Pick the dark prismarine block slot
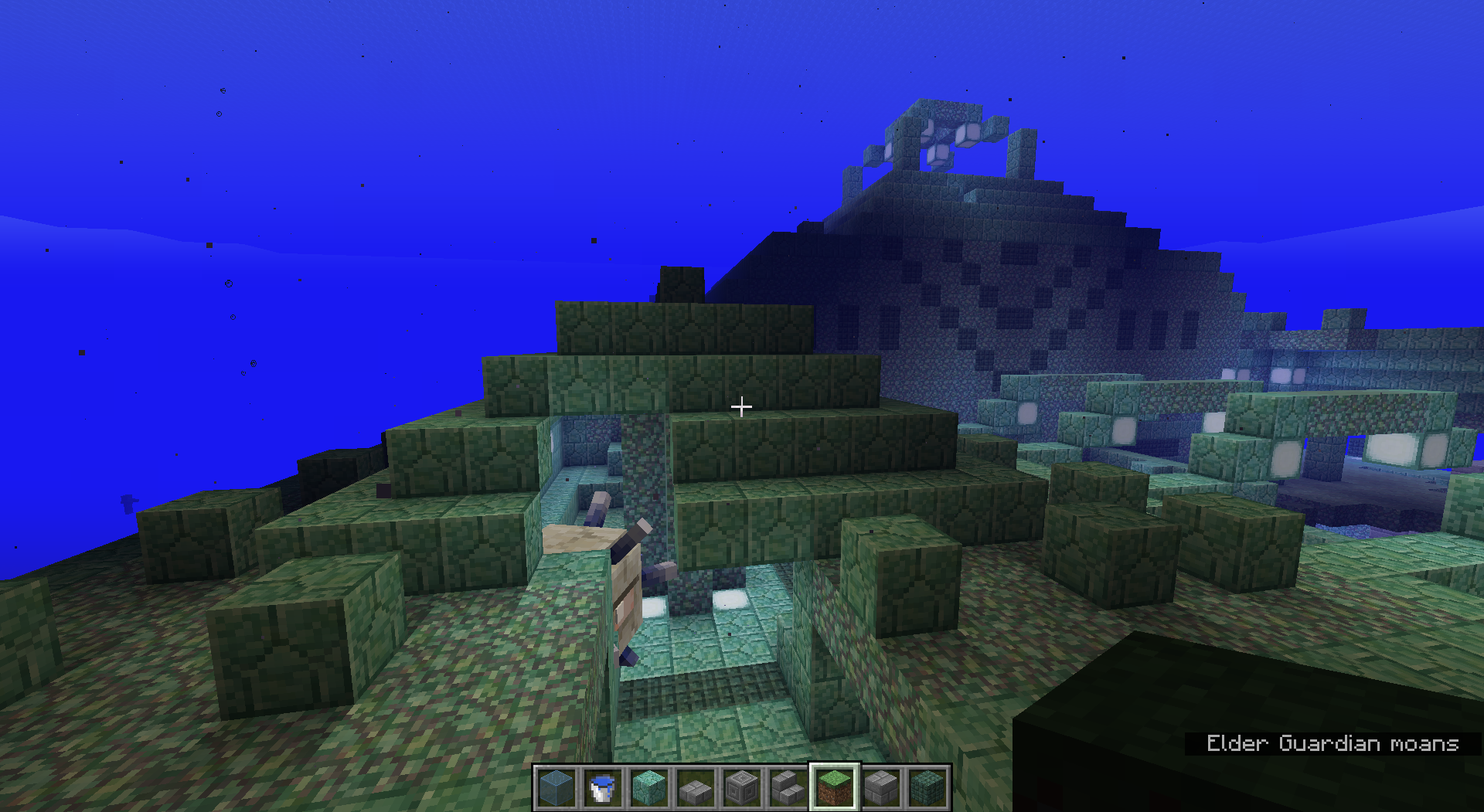The height and width of the screenshot is (812, 1484). pos(927,787)
